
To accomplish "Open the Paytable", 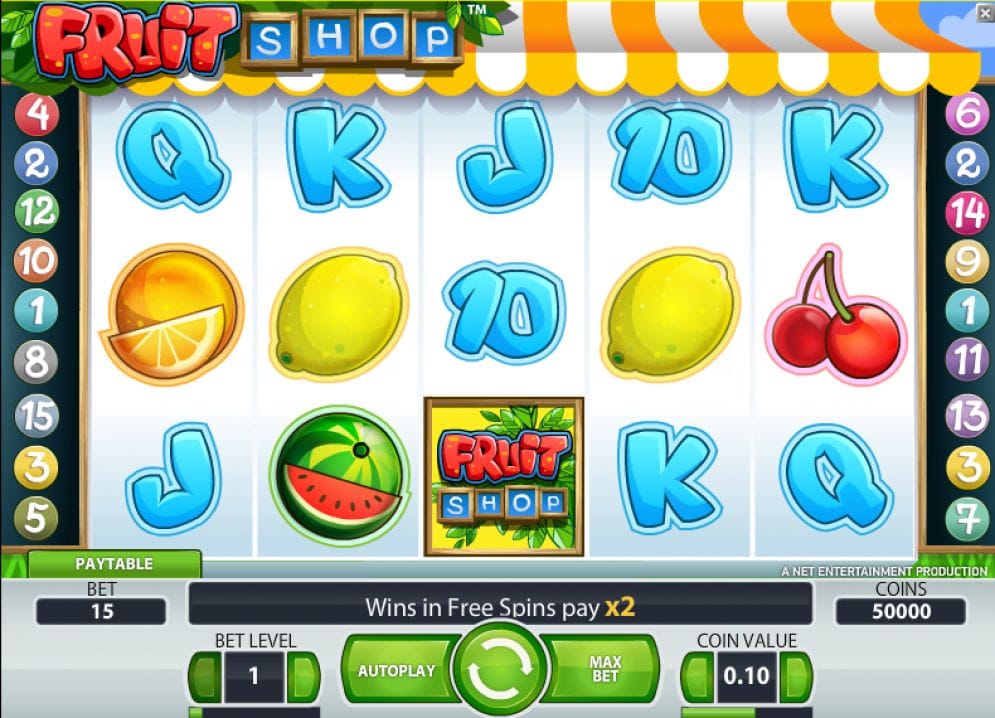I will pyautogui.click(x=114, y=564).
